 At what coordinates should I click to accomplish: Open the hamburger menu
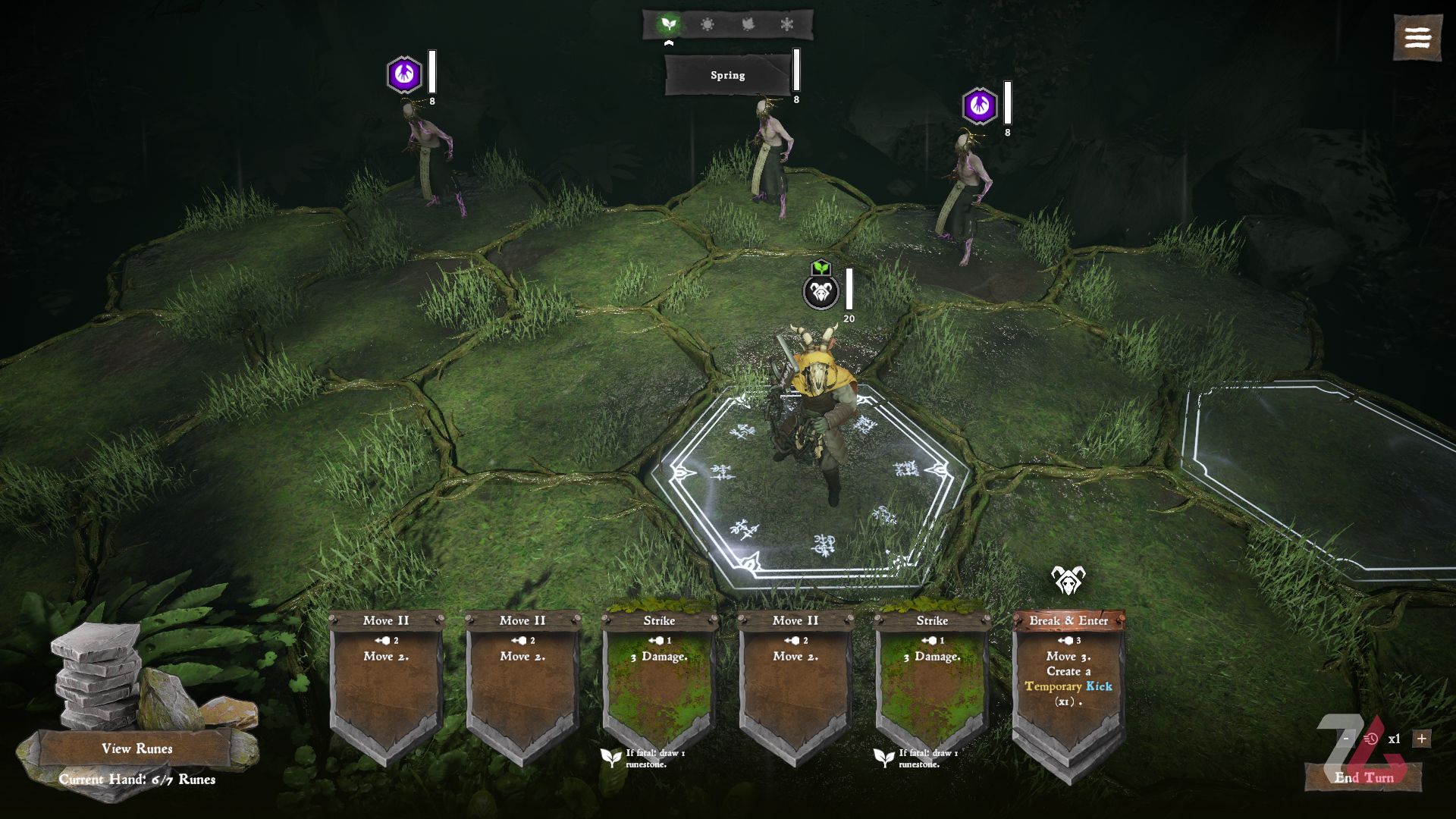pos(1417,38)
